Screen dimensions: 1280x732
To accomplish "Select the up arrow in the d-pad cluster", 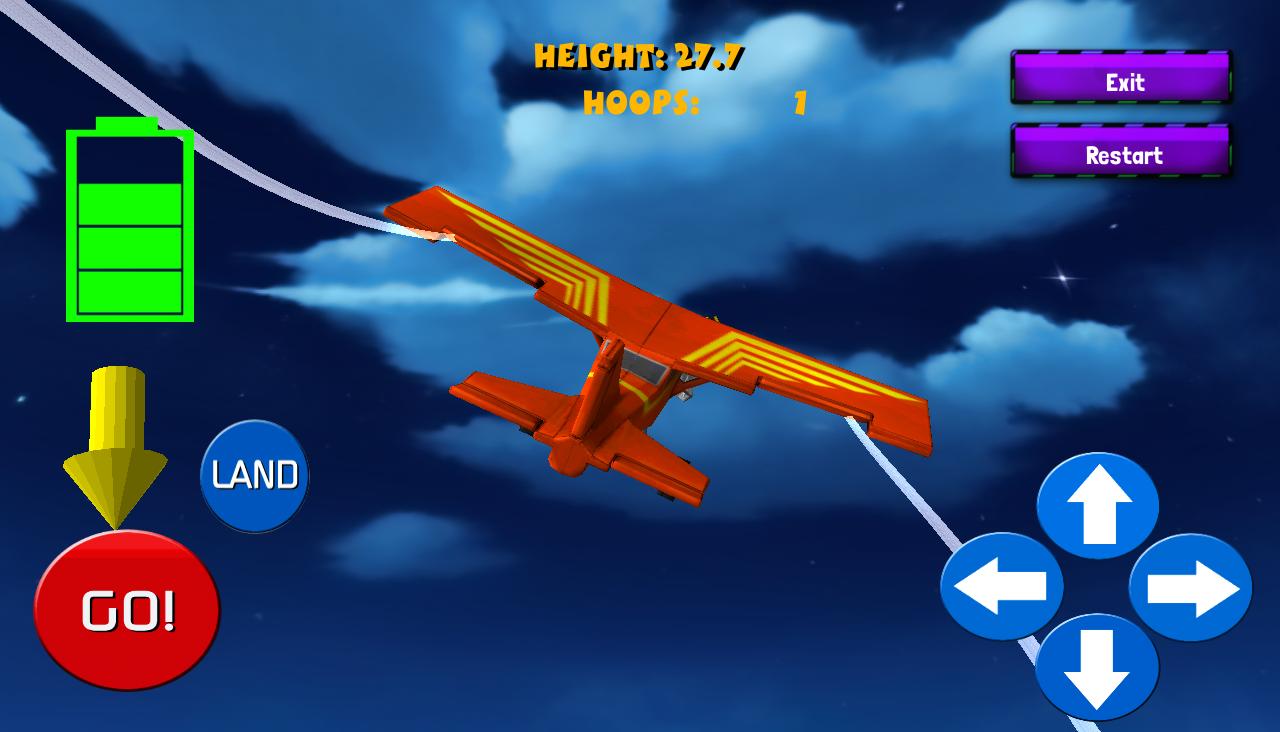I will [x=1100, y=506].
